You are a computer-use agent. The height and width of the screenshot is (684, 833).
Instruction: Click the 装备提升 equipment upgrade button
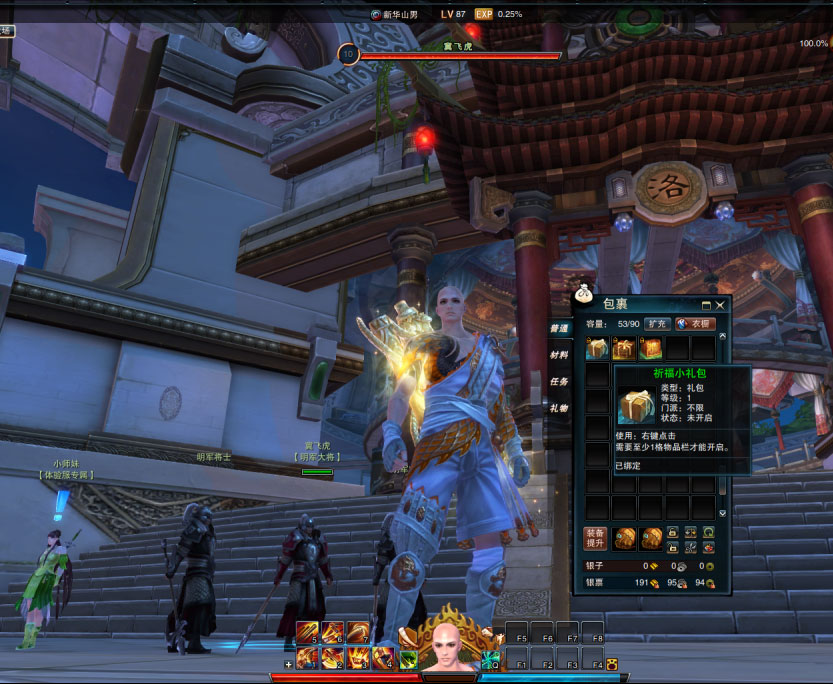(x=595, y=538)
